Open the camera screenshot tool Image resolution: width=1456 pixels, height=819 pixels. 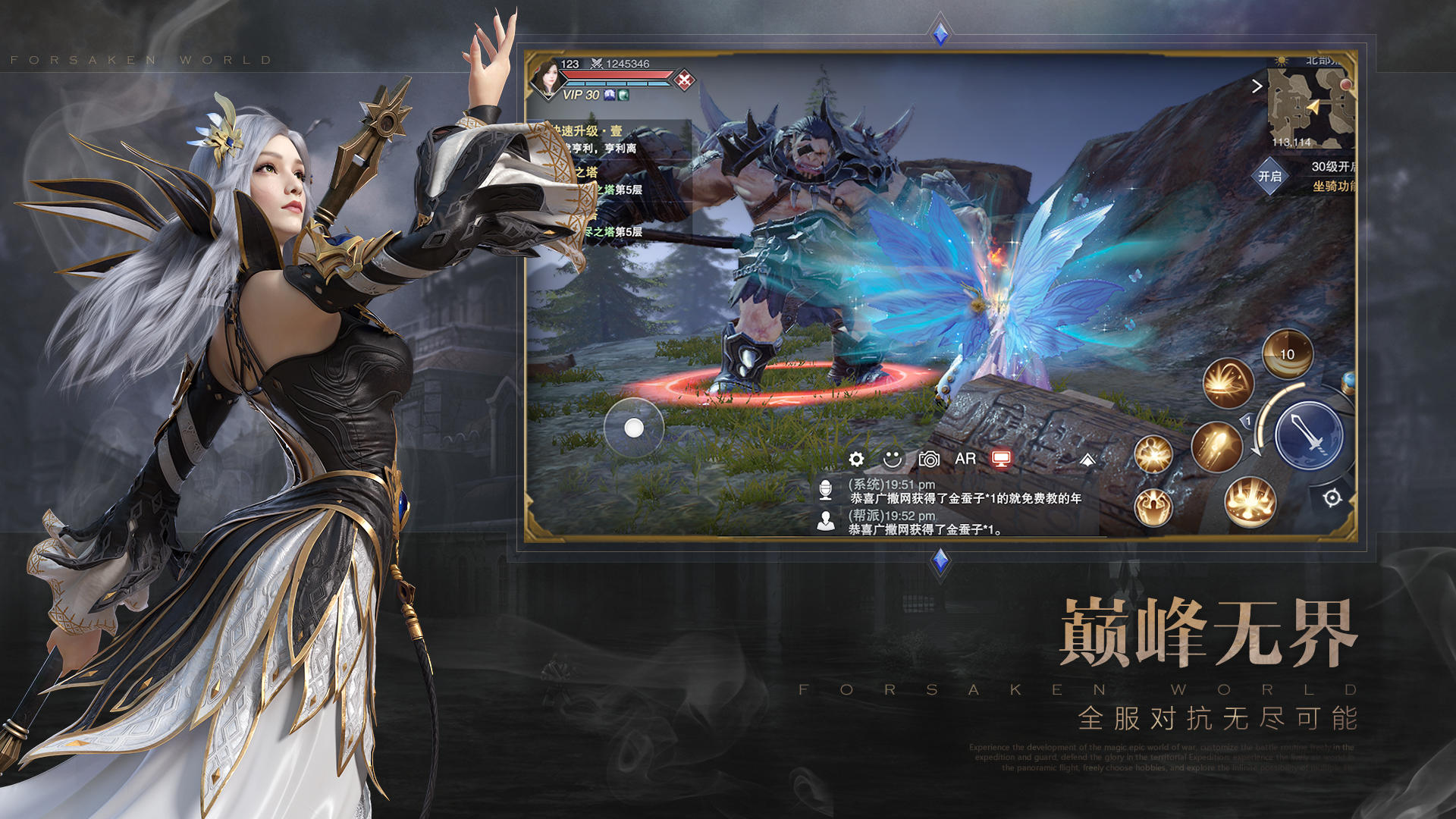click(x=930, y=458)
